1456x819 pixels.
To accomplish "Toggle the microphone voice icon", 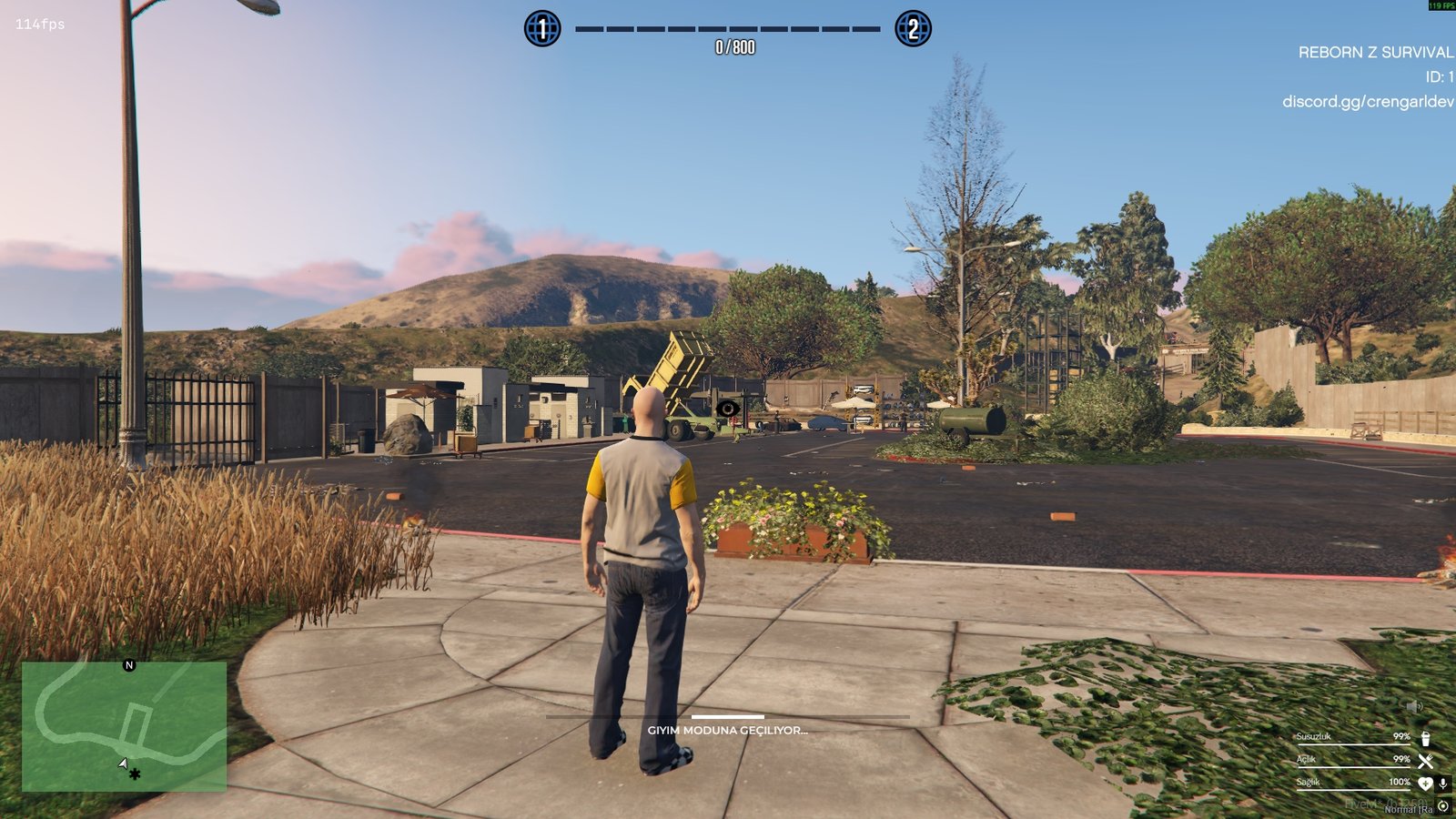I will [1442, 784].
